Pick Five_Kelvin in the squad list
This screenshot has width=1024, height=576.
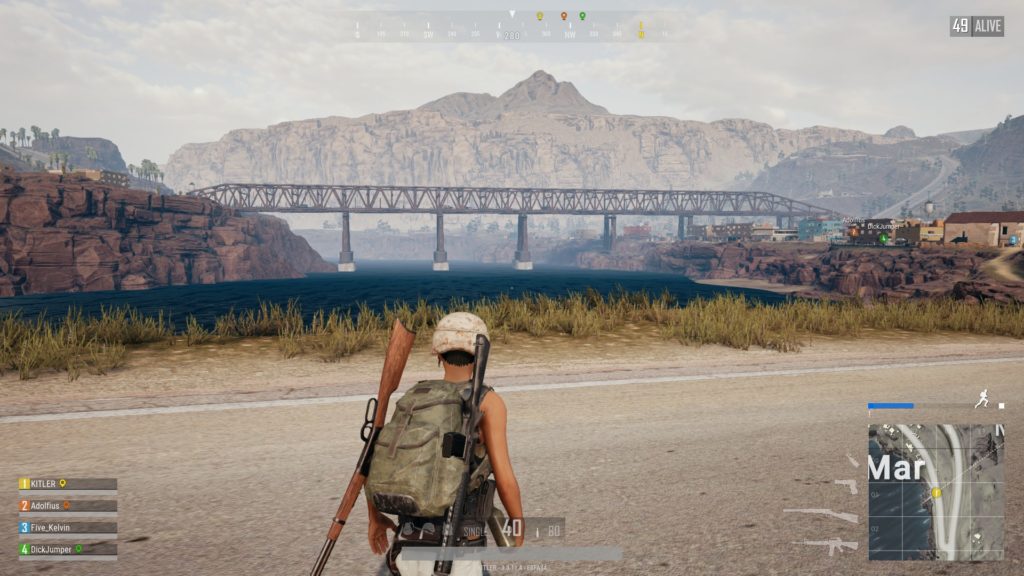click(67, 527)
